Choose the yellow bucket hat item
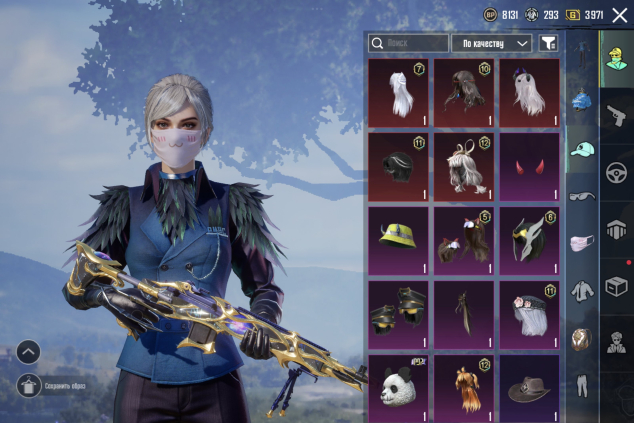The width and height of the screenshot is (634, 423). (398, 240)
